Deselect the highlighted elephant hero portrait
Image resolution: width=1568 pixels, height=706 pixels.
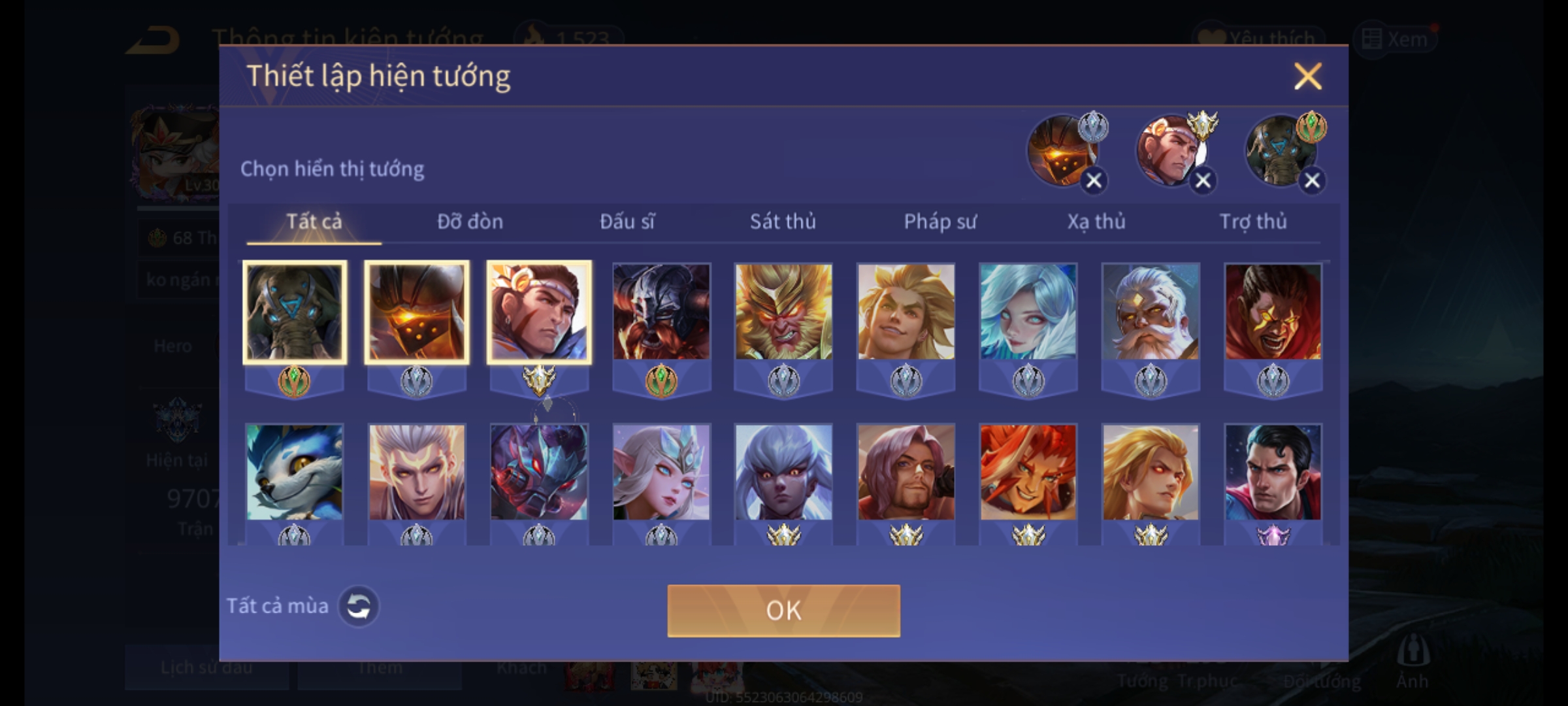point(294,312)
